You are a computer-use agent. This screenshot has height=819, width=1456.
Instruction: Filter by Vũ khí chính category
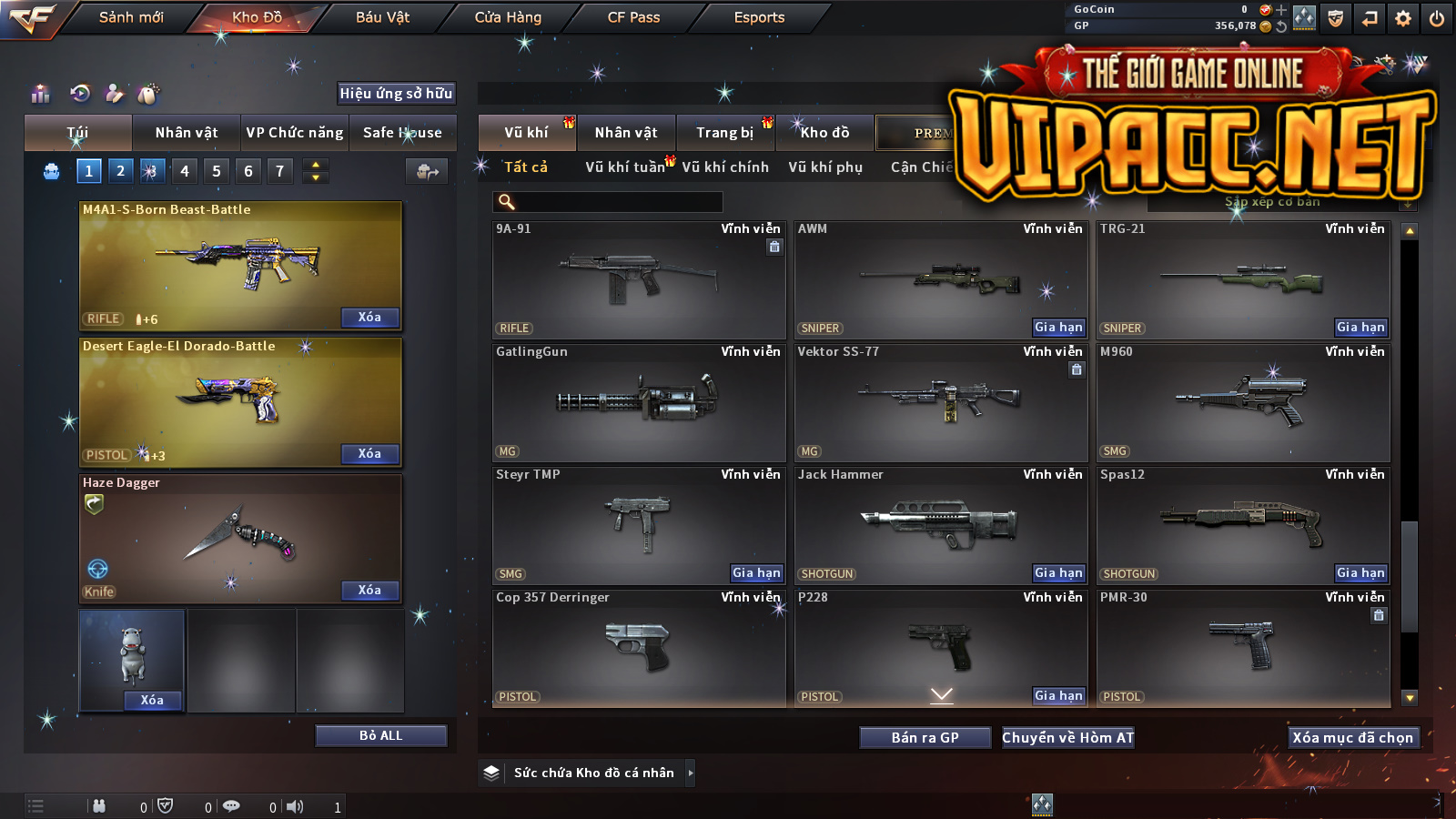[x=725, y=167]
